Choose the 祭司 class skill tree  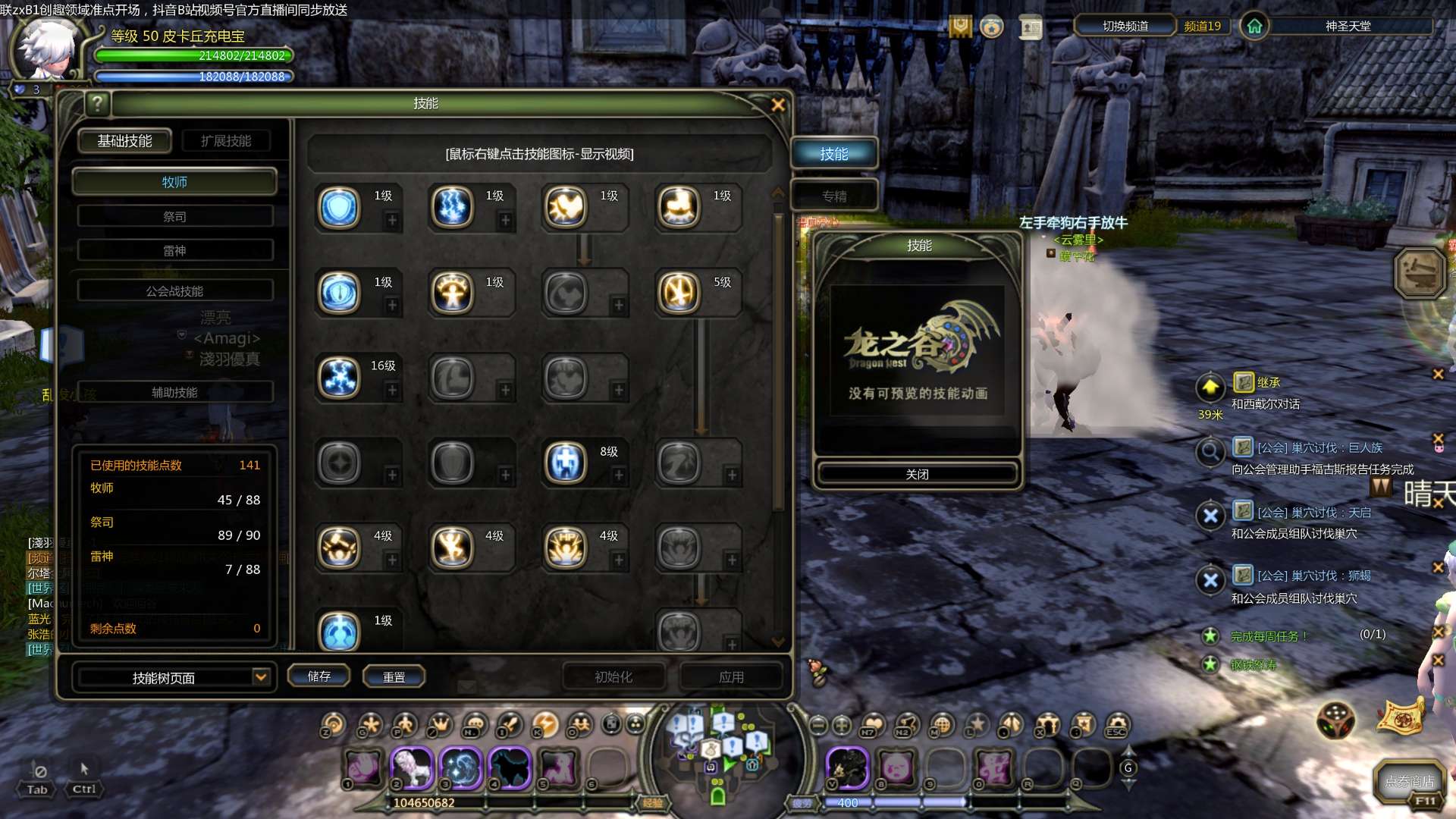tap(174, 217)
